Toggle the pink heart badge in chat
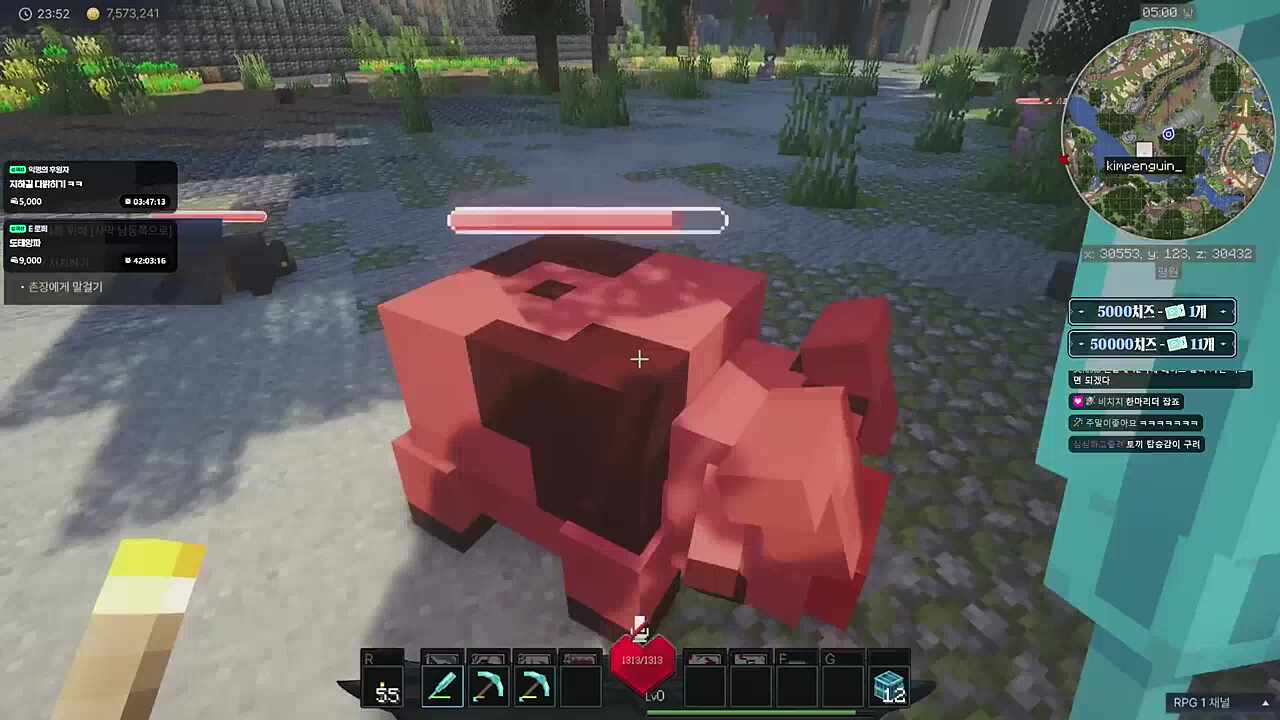This screenshot has width=1280, height=720. pos(1077,400)
